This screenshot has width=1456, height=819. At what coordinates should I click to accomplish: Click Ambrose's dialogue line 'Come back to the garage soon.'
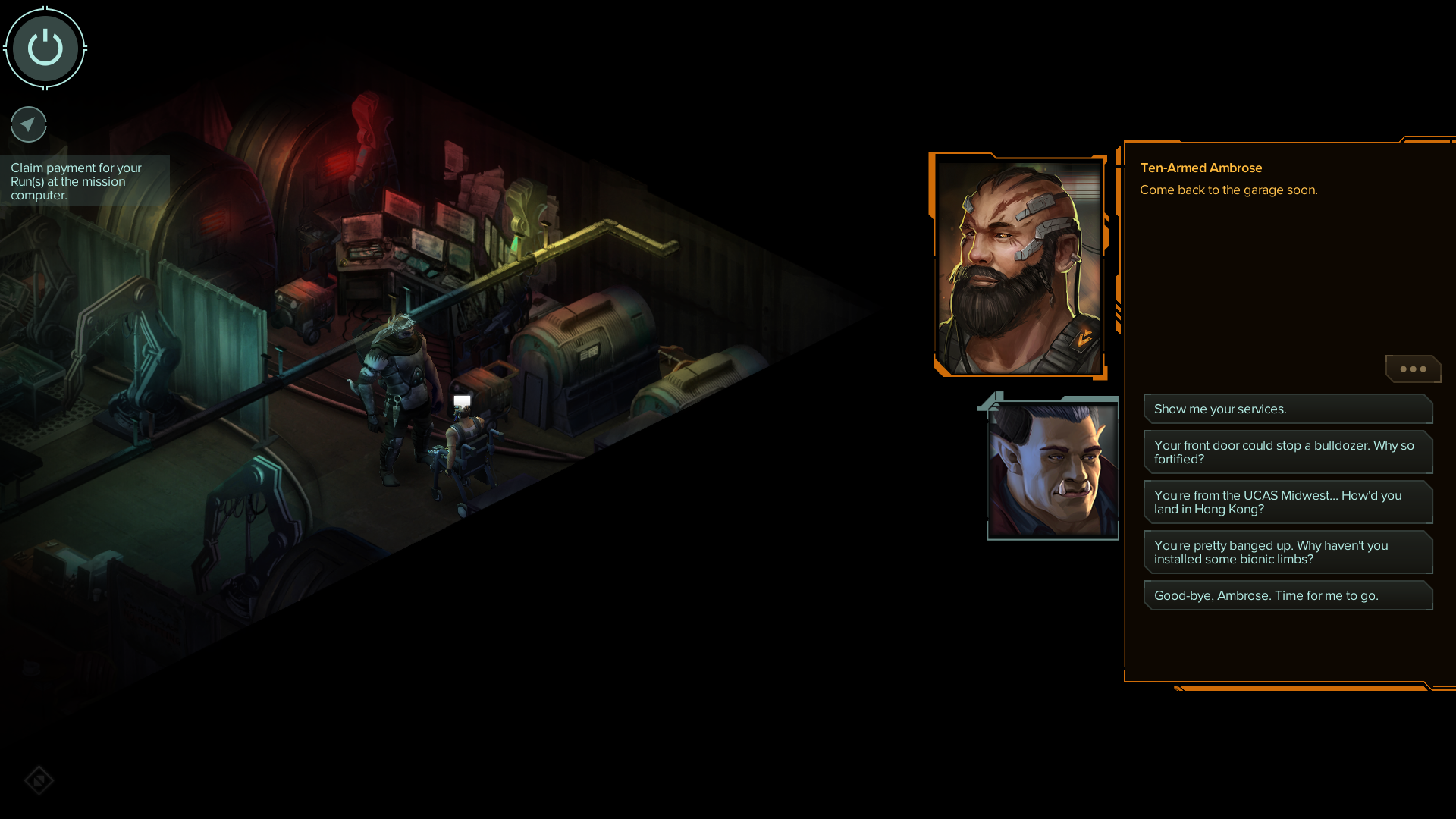point(1228,190)
